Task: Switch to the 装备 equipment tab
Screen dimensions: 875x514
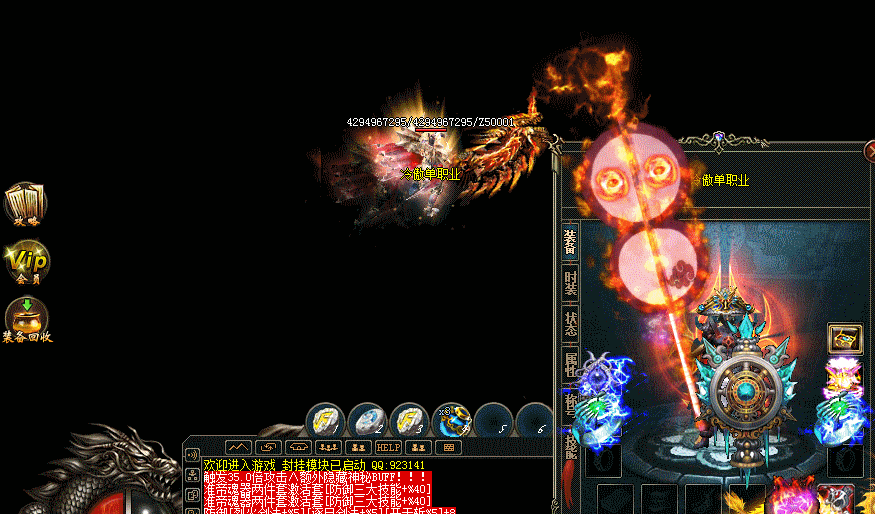Action: [x=570, y=241]
